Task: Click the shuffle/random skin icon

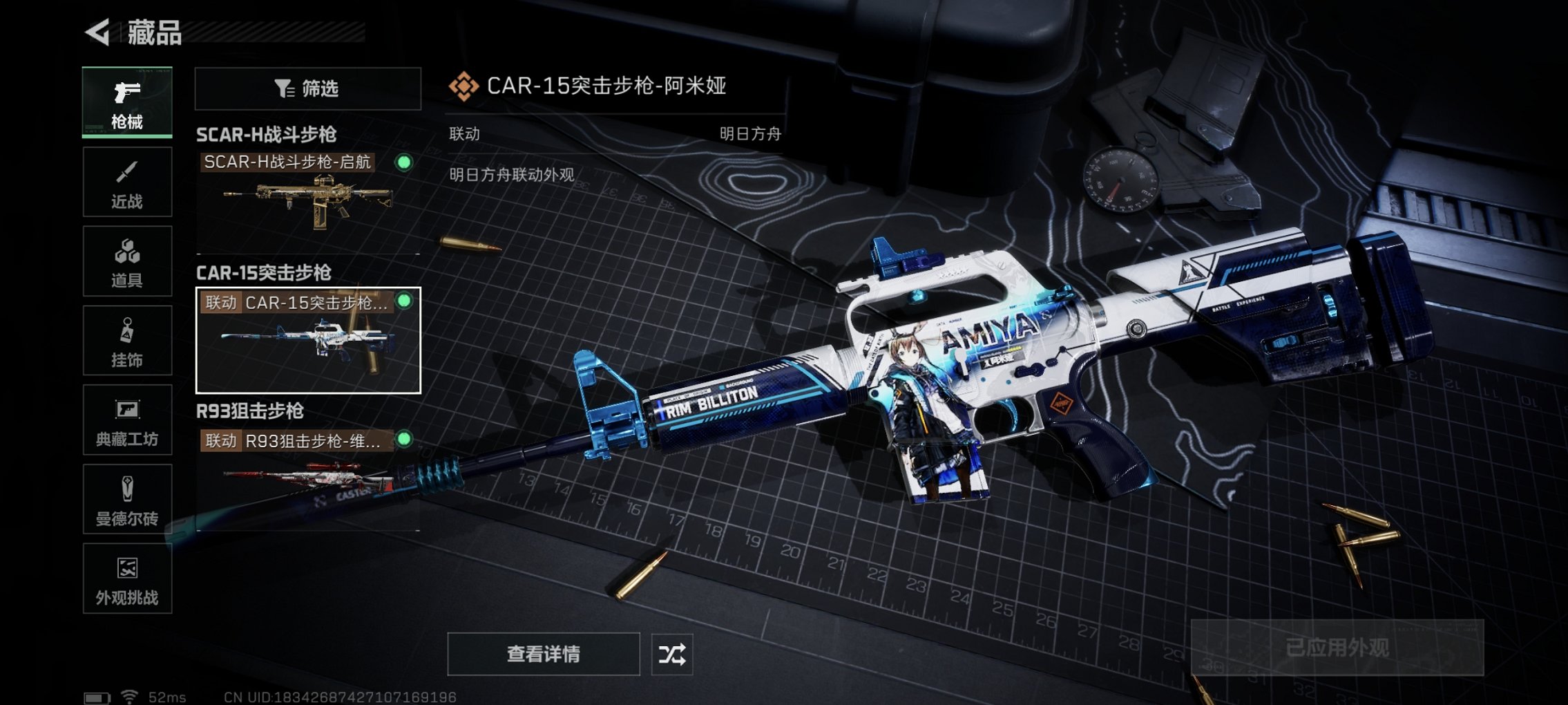Action: coord(673,652)
